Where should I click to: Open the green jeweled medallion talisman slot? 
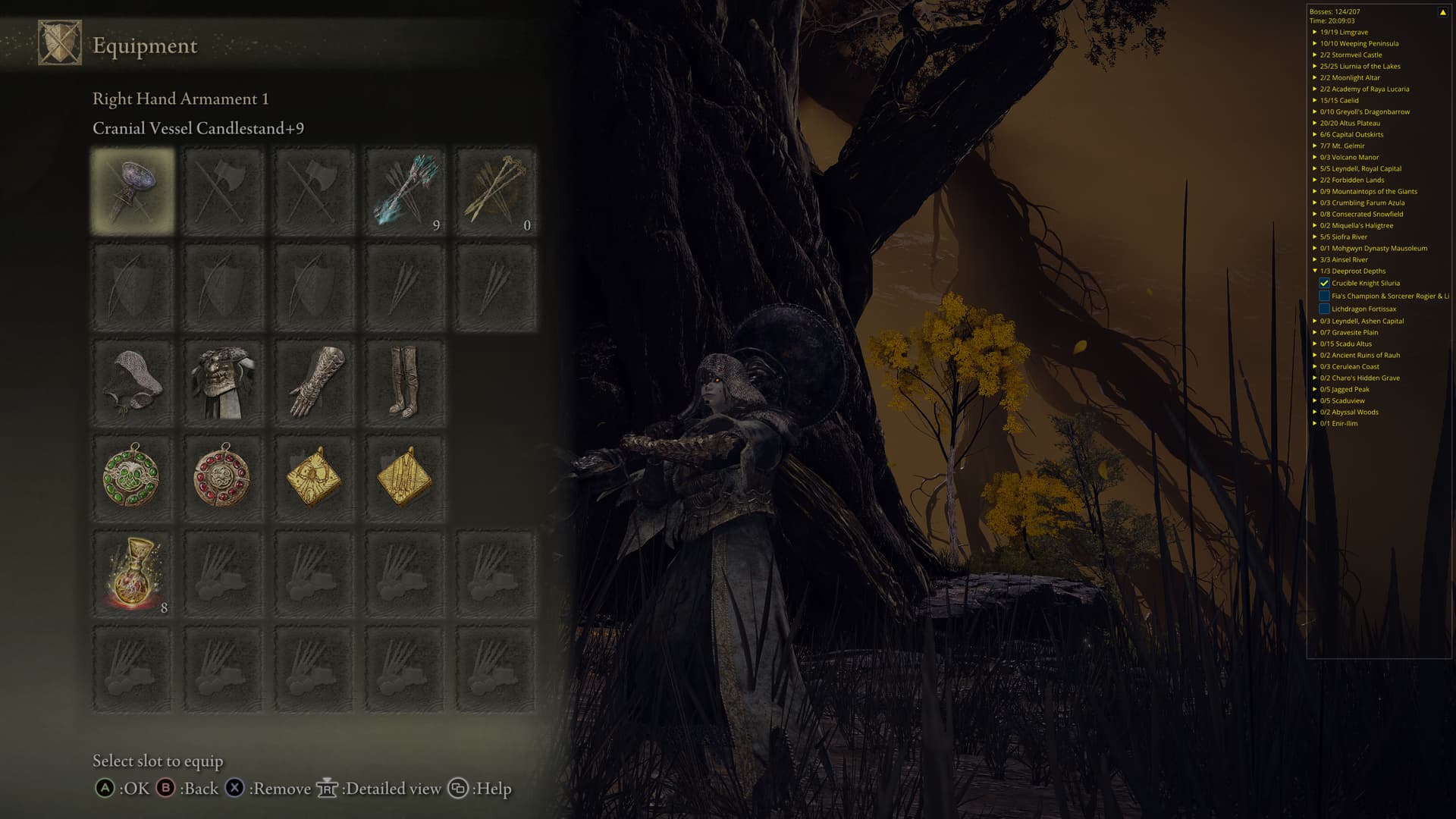click(133, 478)
